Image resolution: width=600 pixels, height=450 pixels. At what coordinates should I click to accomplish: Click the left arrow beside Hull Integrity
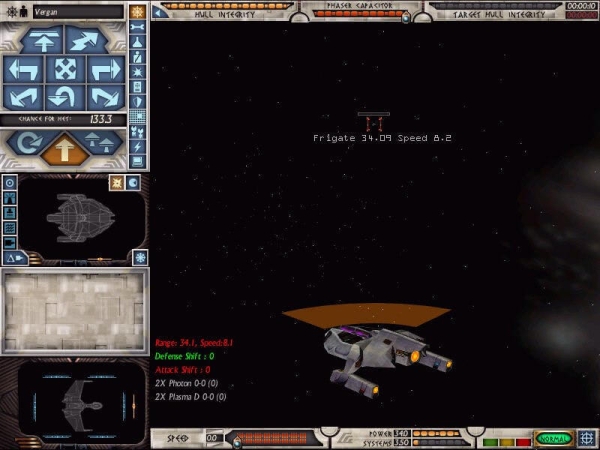coord(159,13)
